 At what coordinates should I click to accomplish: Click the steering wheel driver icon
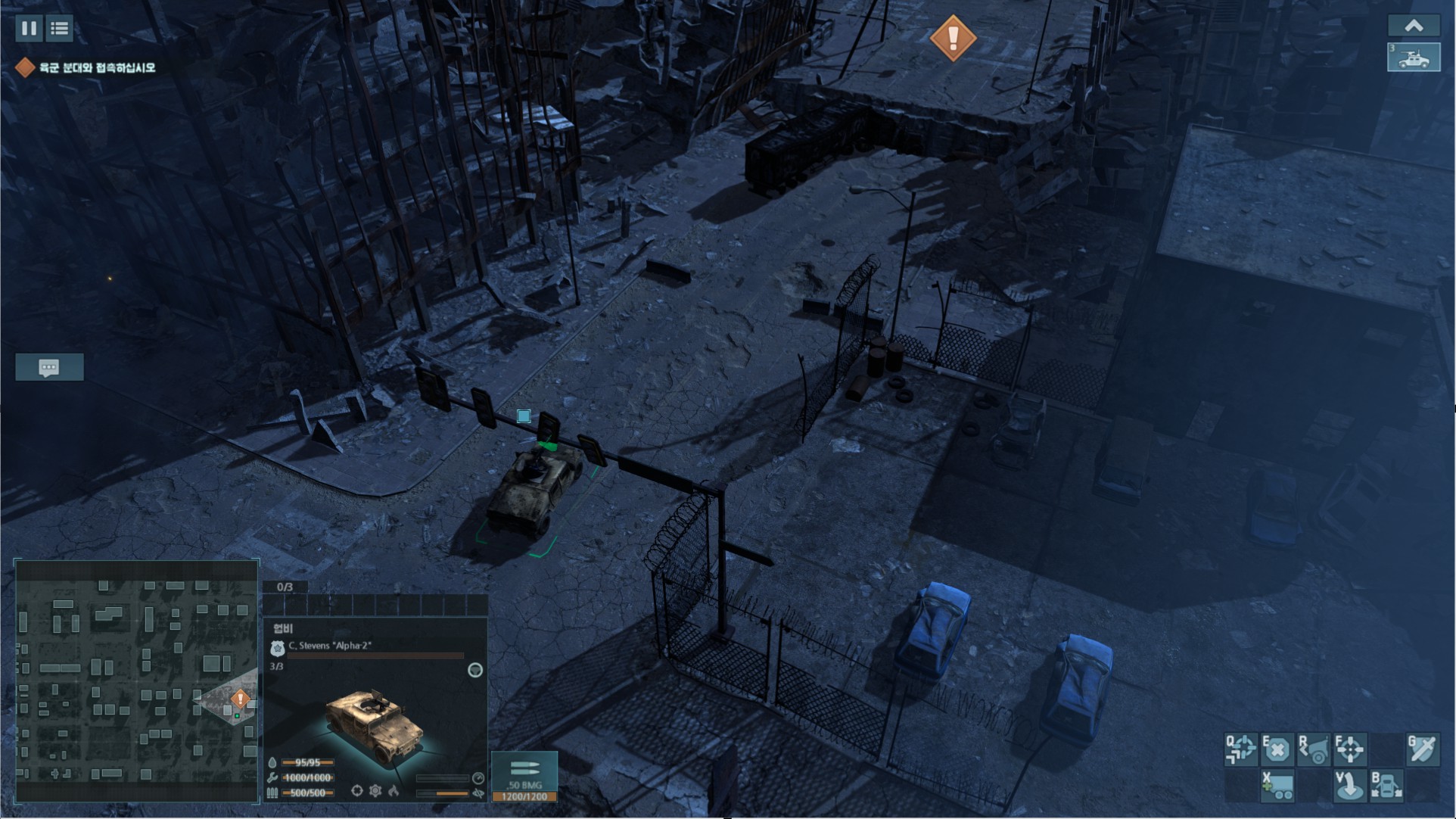click(475, 670)
